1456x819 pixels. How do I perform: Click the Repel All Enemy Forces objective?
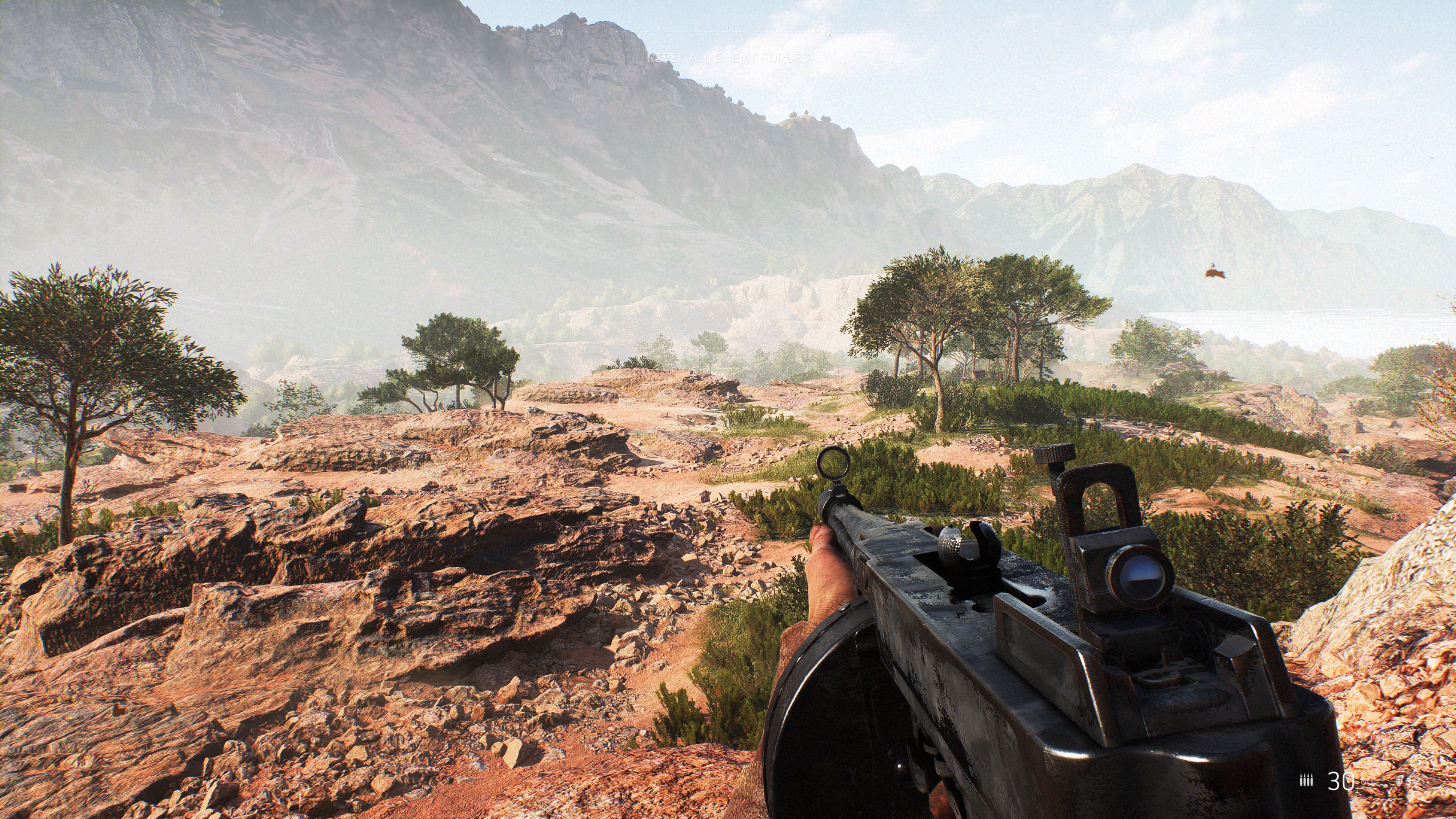(728, 58)
